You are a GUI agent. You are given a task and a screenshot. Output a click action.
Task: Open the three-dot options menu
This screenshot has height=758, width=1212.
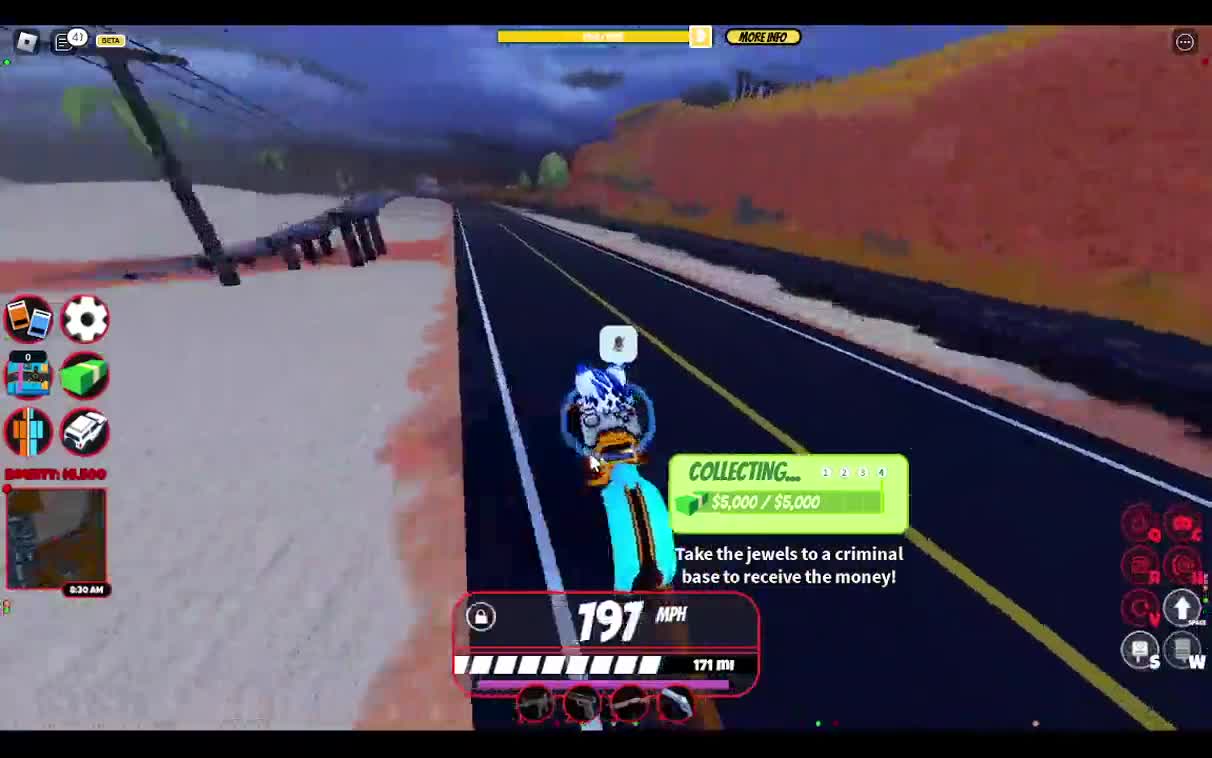(1185, 41)
